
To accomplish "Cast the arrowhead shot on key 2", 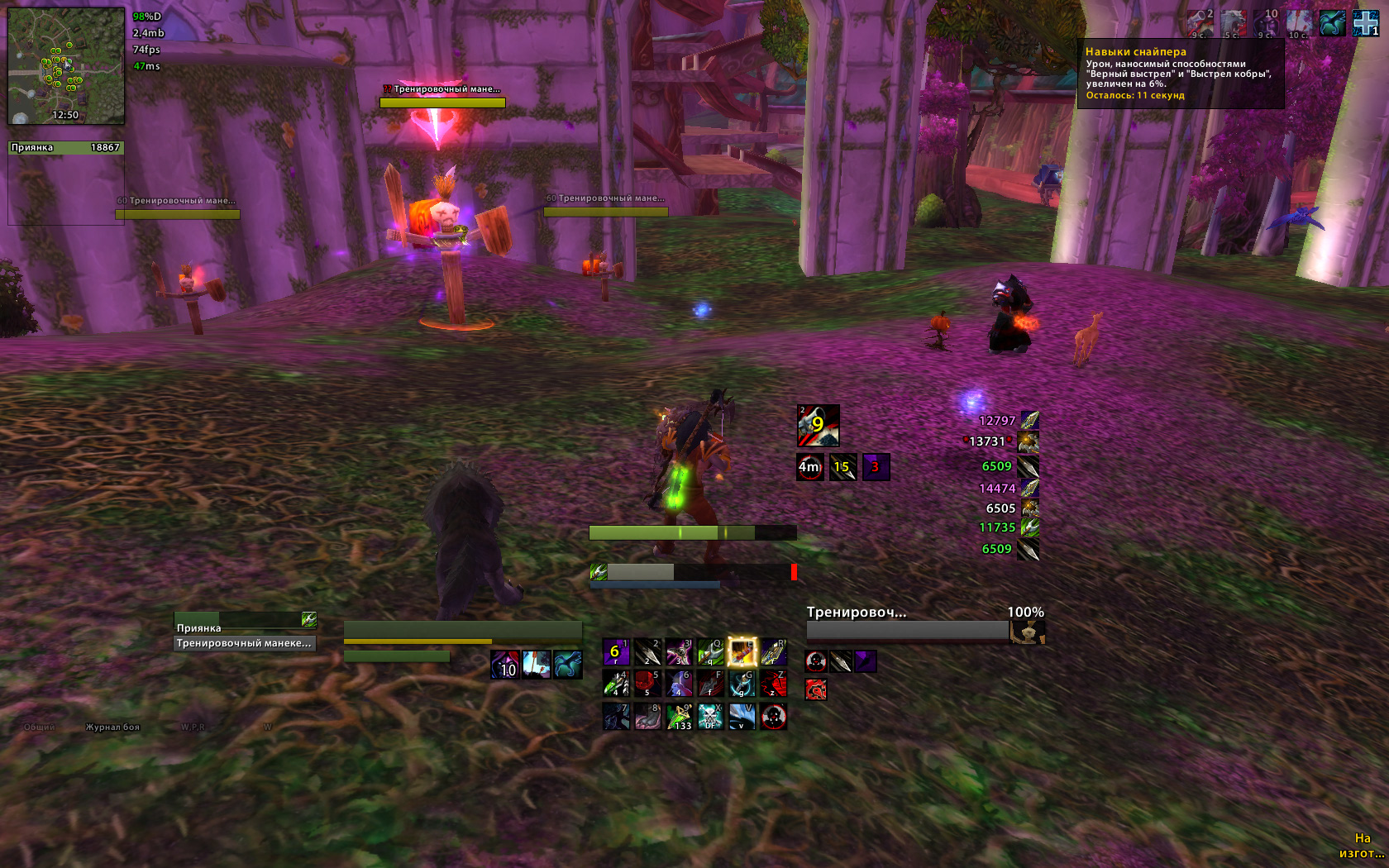I will pos(647,652).
